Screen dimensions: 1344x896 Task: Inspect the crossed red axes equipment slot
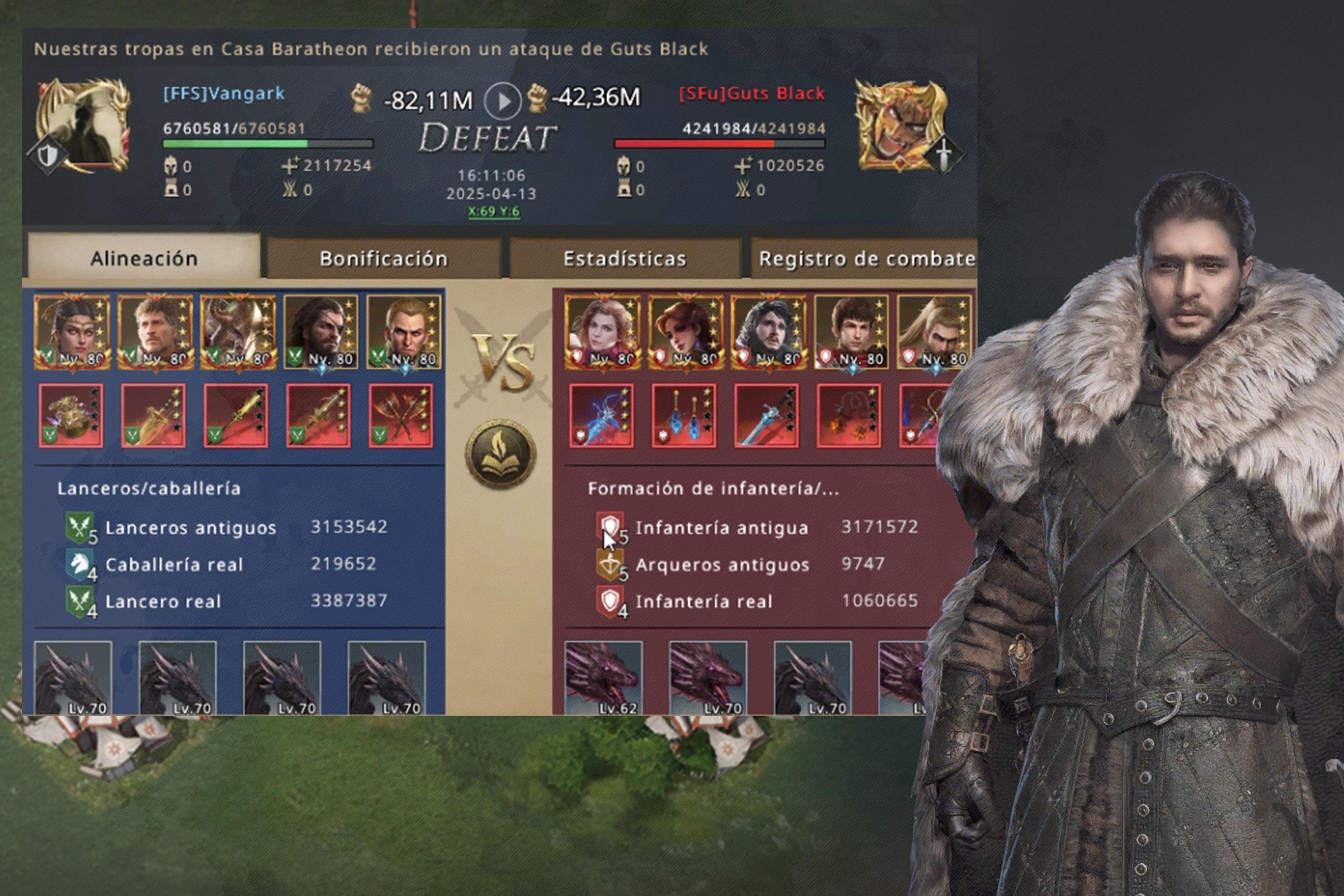(x=401, y=415)
